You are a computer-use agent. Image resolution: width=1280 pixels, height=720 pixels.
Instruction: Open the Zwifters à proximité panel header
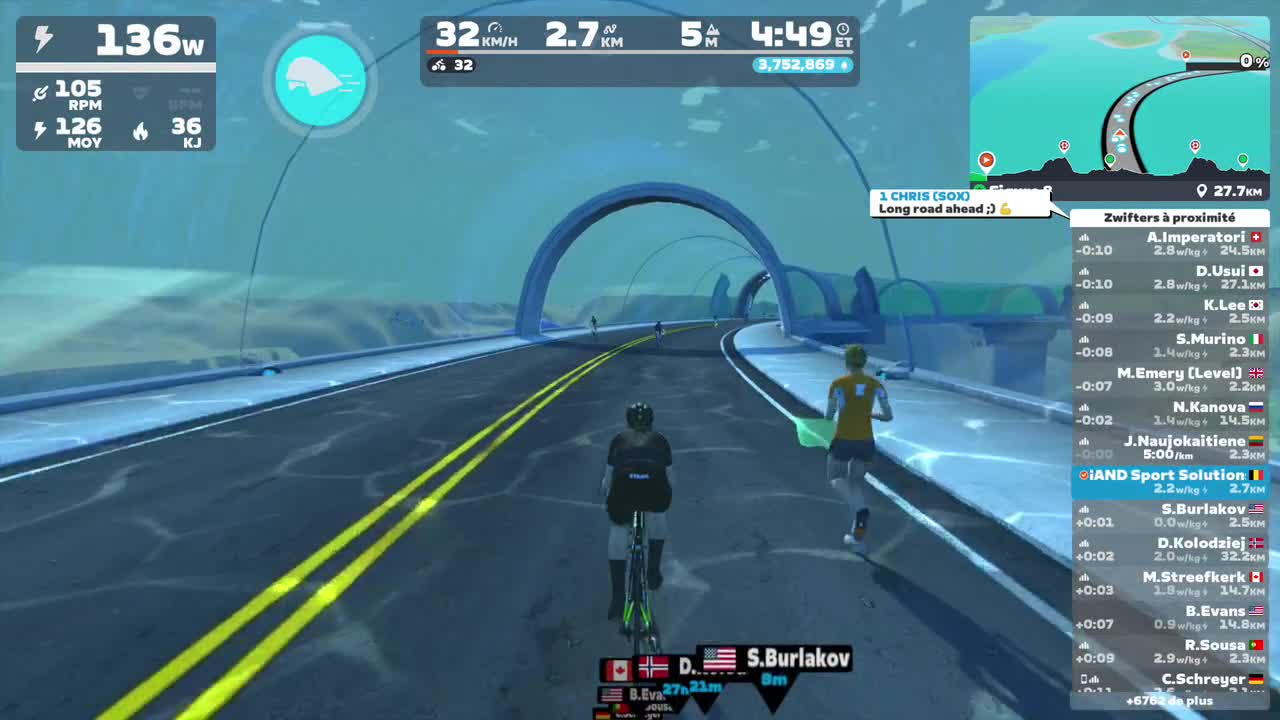[1168, 217]
